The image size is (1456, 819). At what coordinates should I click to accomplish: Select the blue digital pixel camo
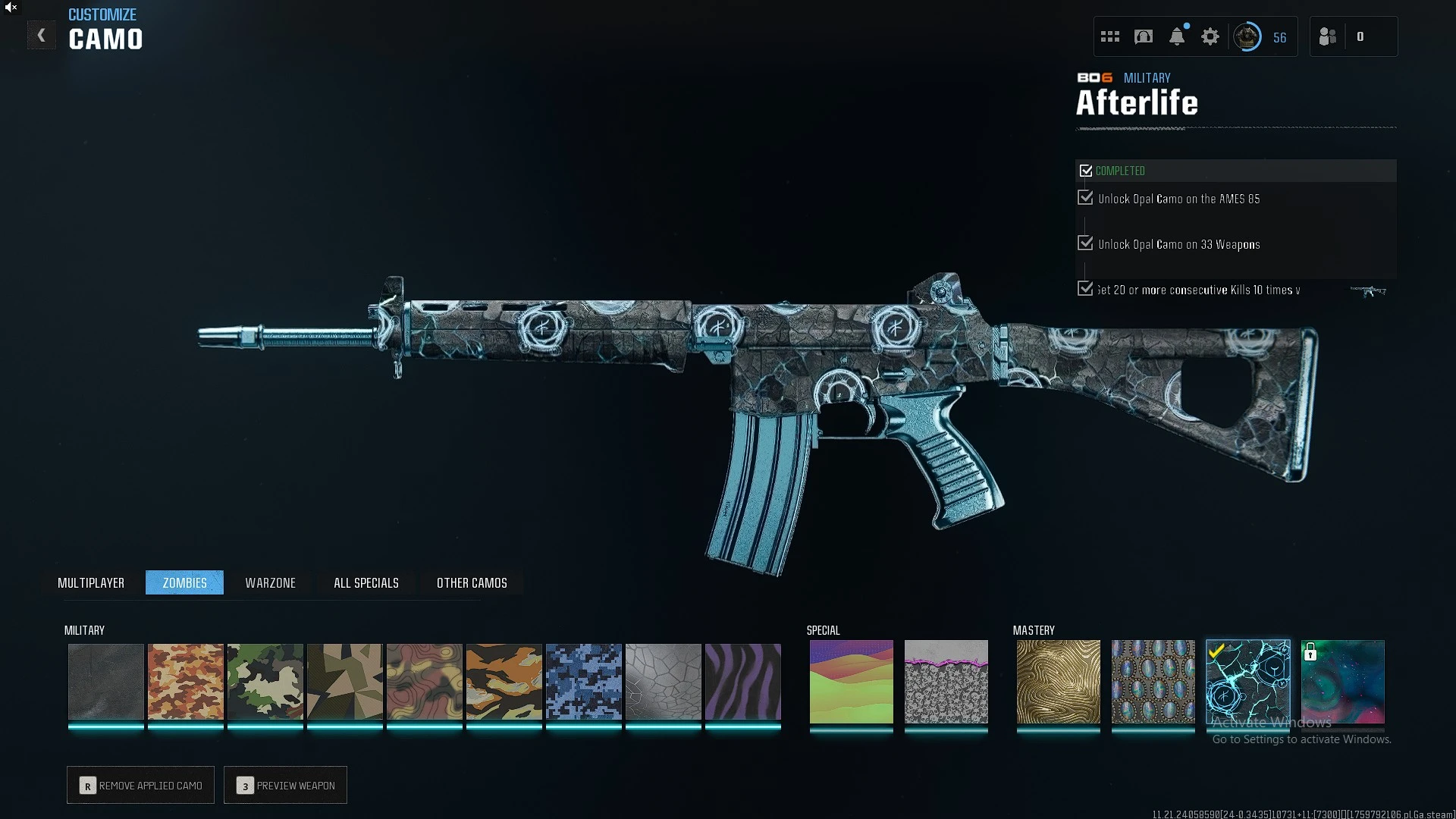coord(584,681)
